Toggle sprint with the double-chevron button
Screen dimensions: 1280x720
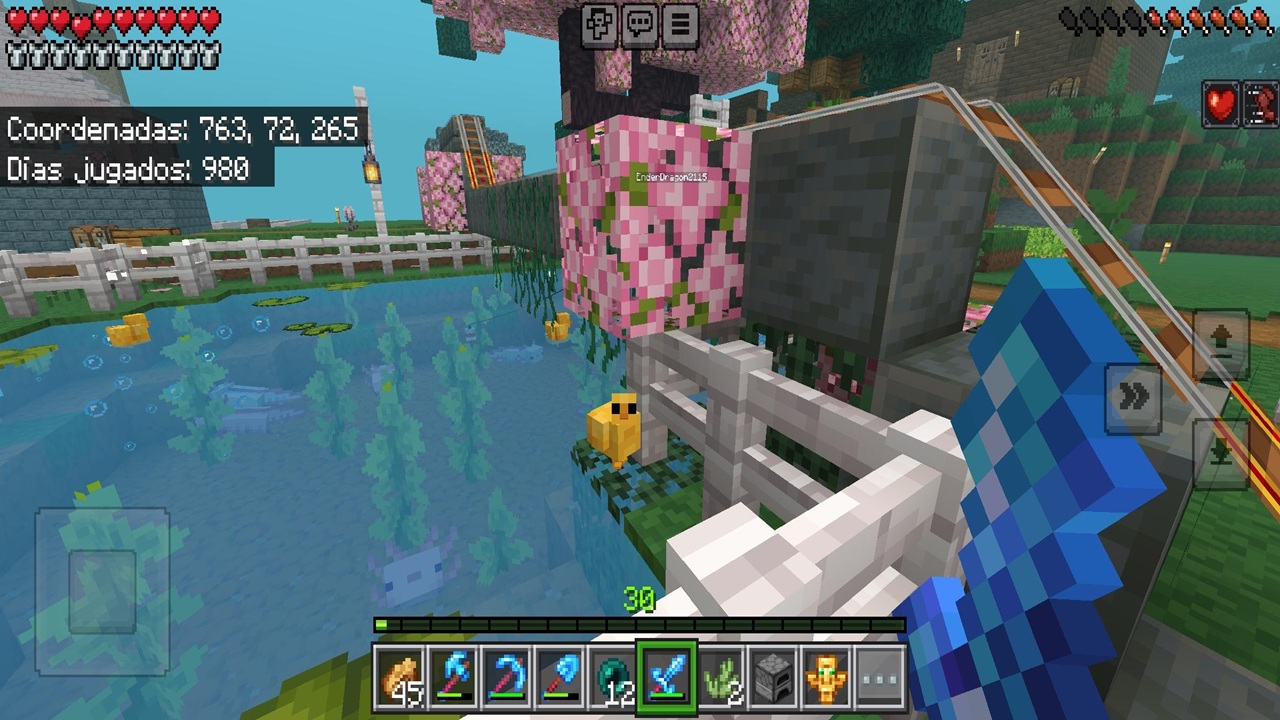click(1133, 396)
